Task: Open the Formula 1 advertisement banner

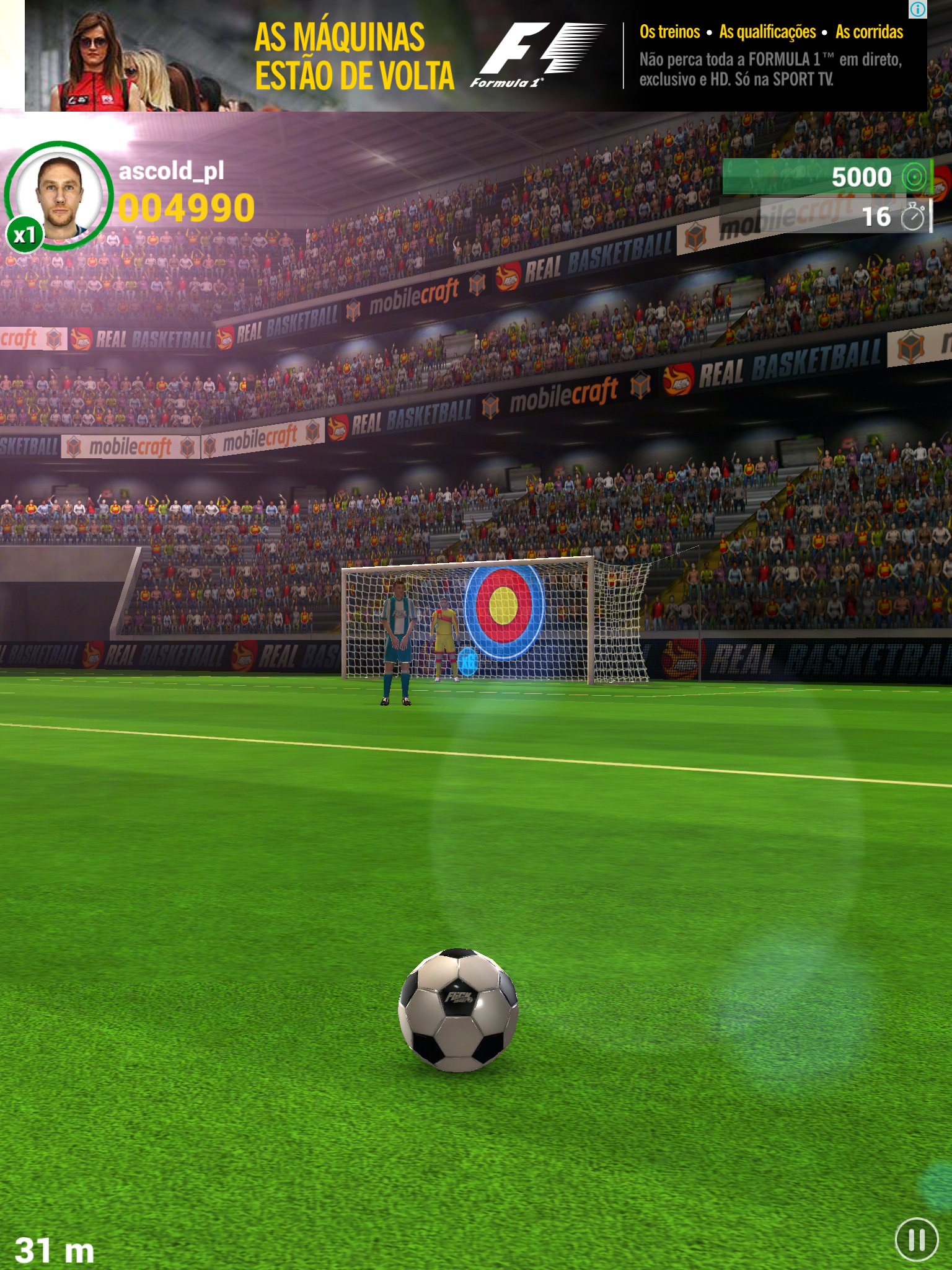Action: (475, 56)
